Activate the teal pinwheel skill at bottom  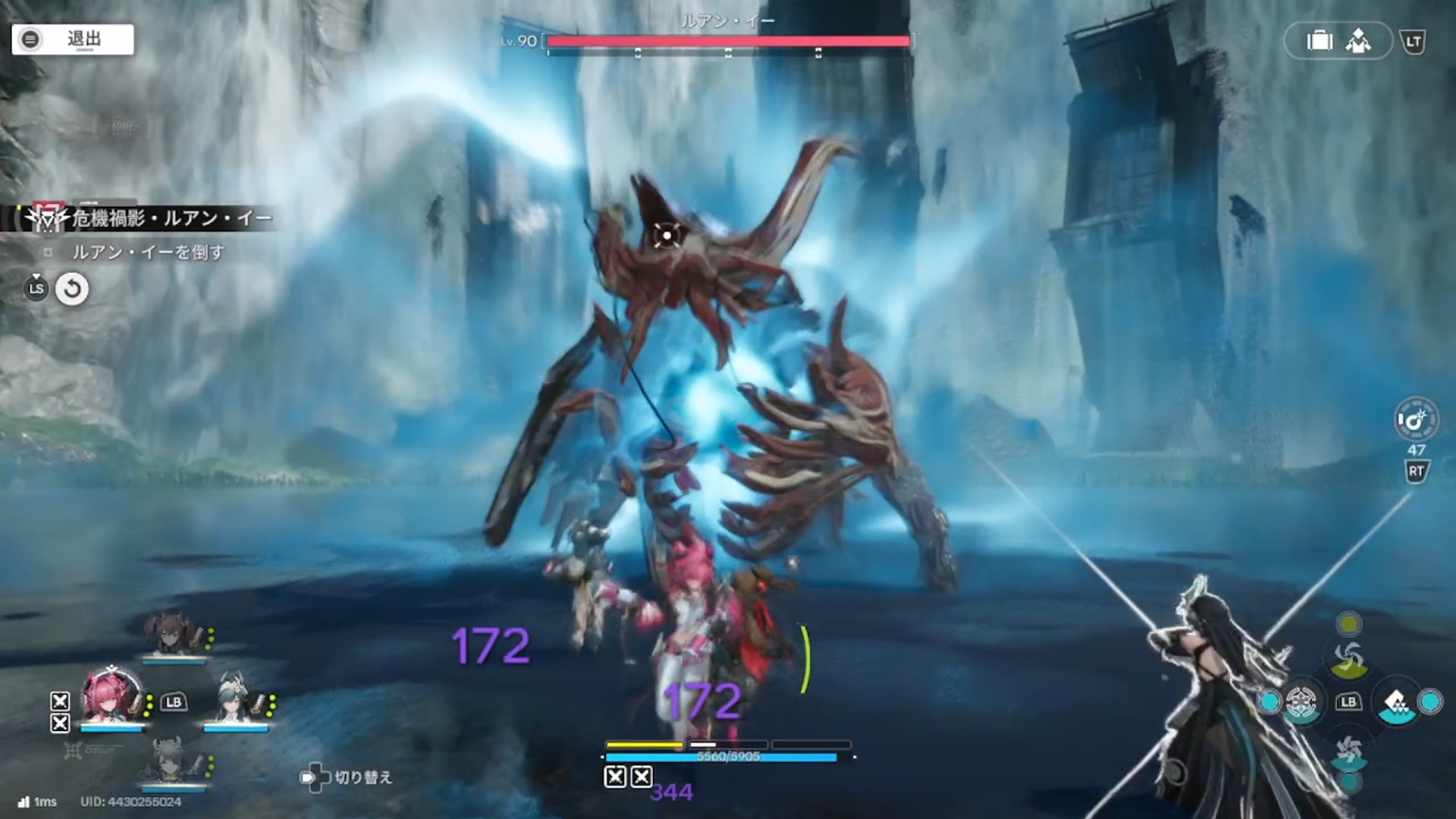[x=1348, y=751]
